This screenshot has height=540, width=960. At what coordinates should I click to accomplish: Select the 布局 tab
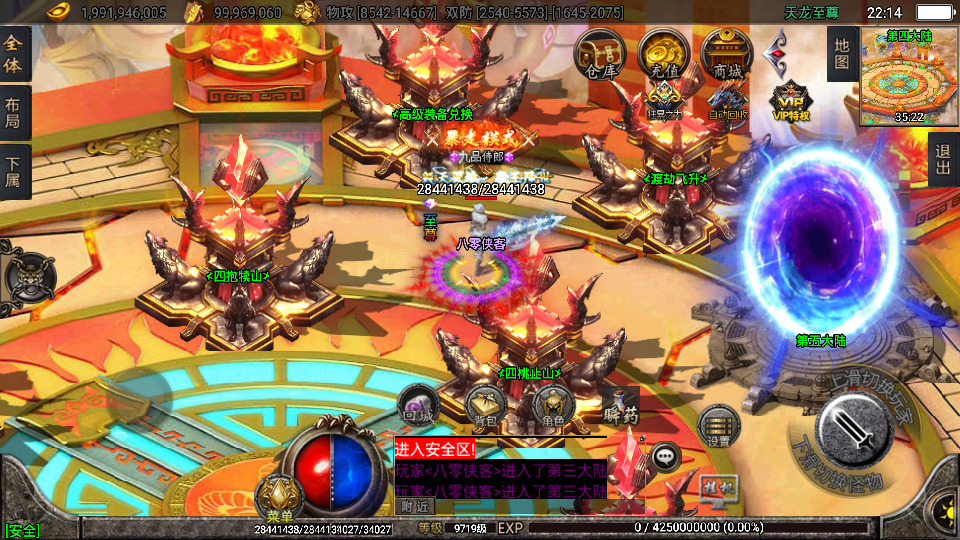14,113
